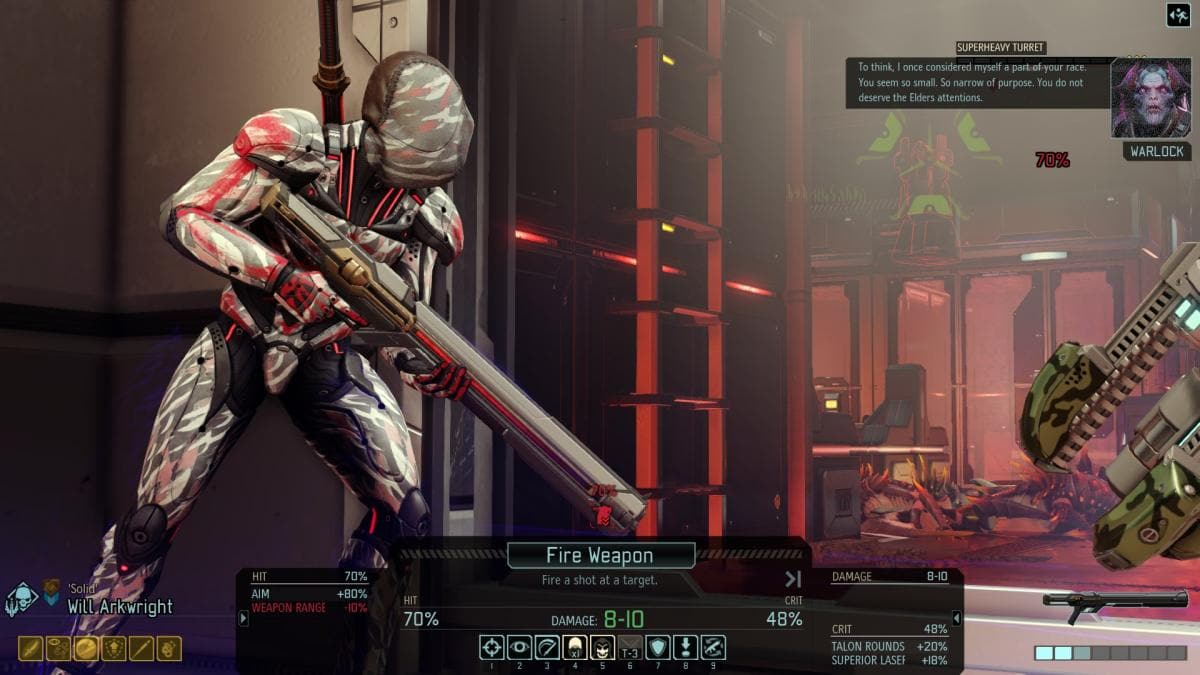Select the hooded figure ability marked x1

(x=574, y=648)
